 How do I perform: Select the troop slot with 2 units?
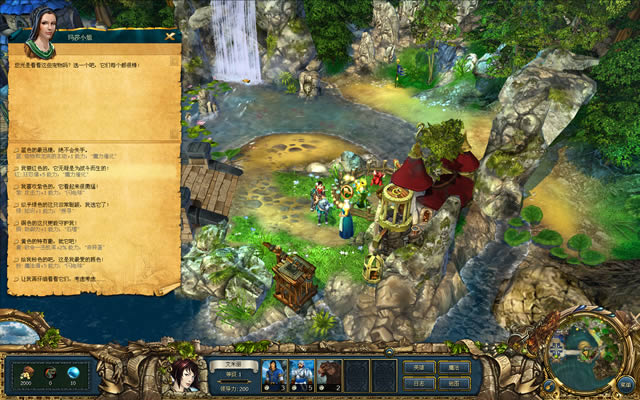pos(329,374)
